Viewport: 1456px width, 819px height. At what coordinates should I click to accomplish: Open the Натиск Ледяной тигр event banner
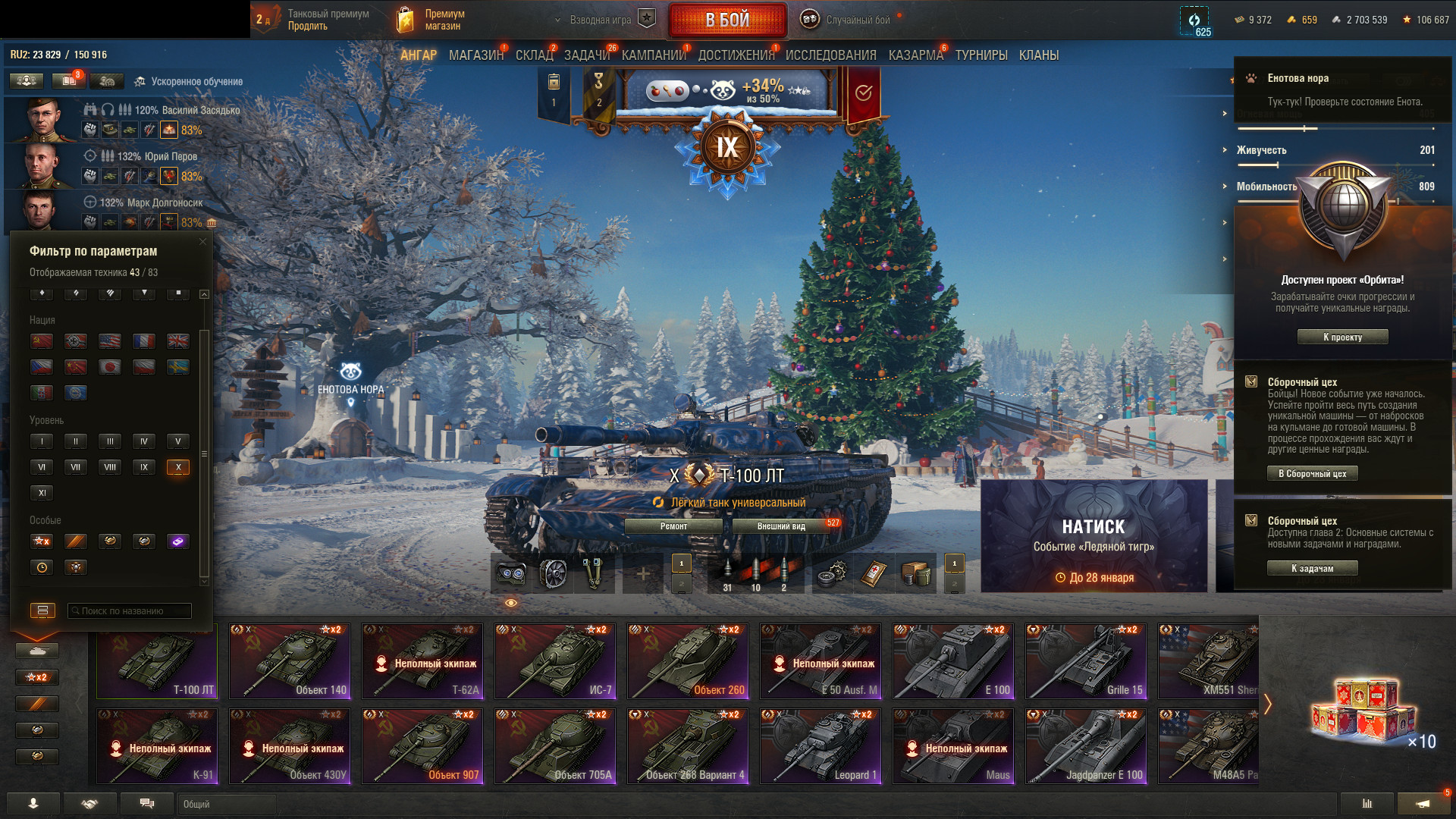point(1094,535)
